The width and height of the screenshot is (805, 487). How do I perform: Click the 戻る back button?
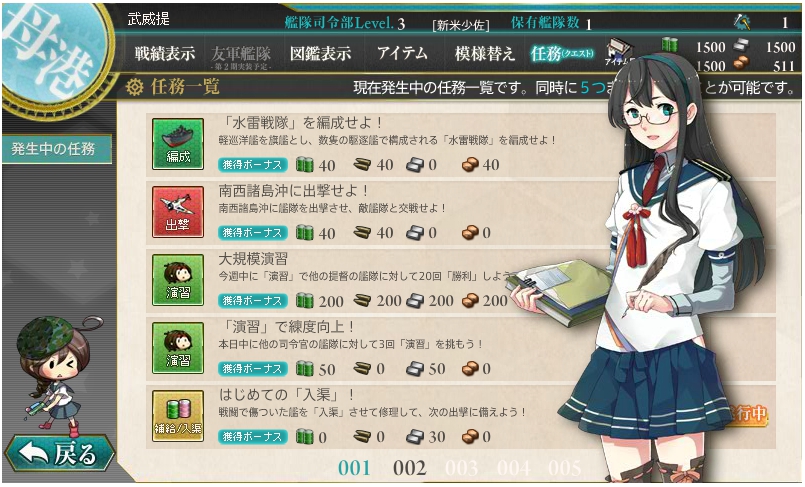(60, 455)
